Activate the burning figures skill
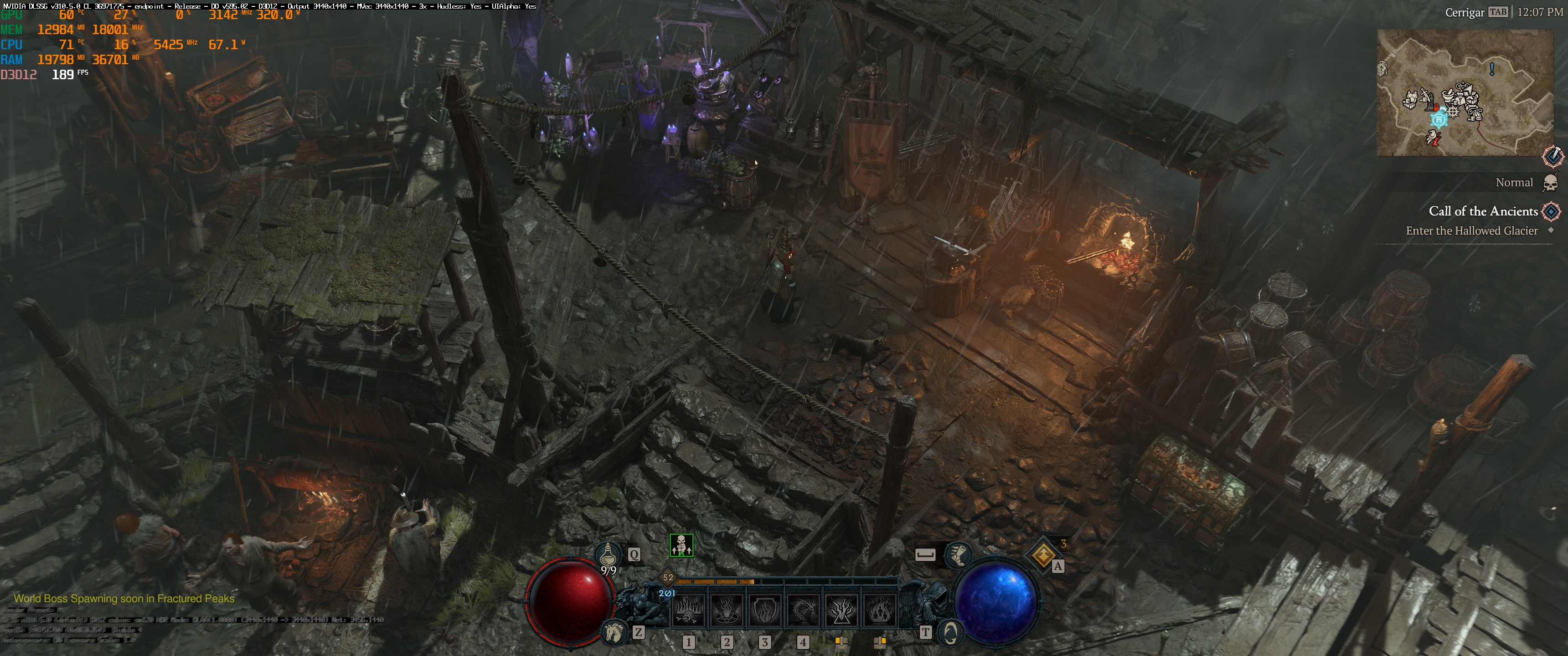The width and height of the screenshot is (1568, 656). point(880,610)
